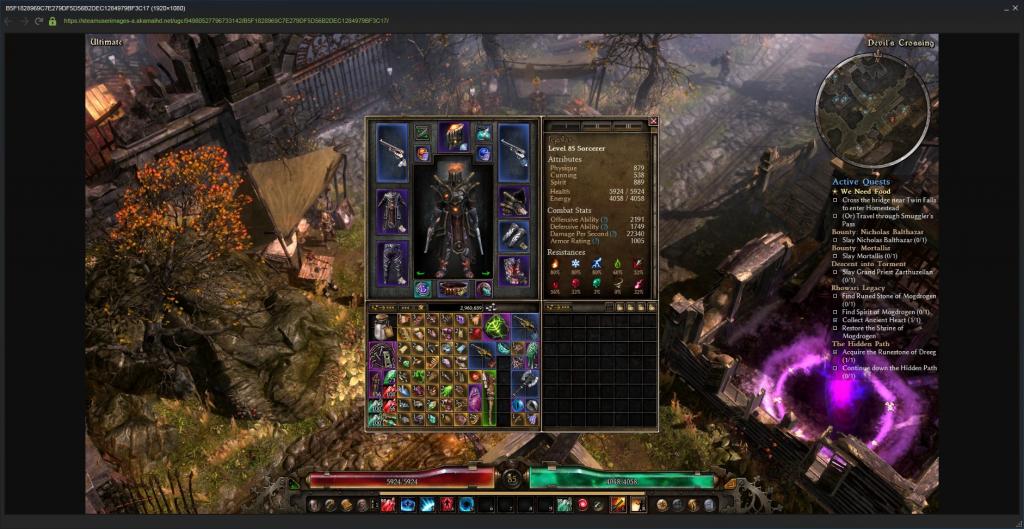Close the Steam browser window
The image size is (1024, 529).
click(1010, 7)
